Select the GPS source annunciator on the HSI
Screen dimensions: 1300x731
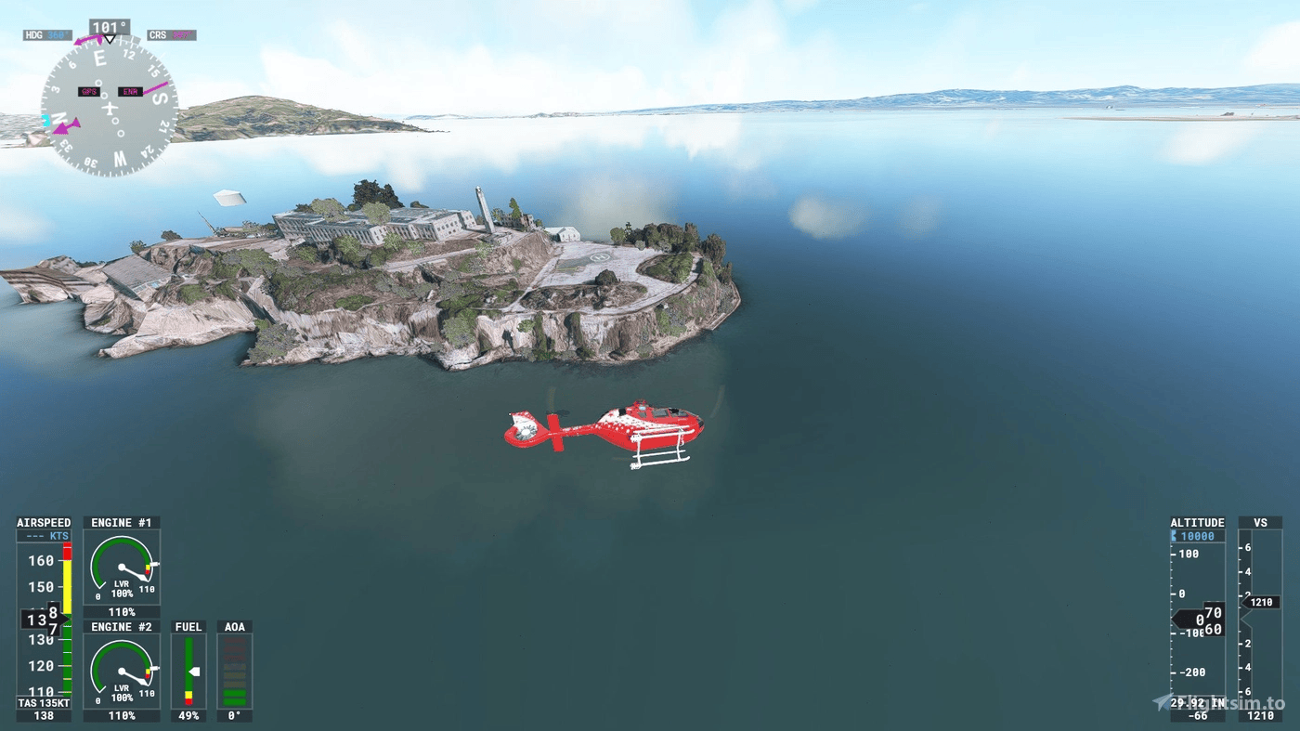pyautogui.click(x=90, y=91)
